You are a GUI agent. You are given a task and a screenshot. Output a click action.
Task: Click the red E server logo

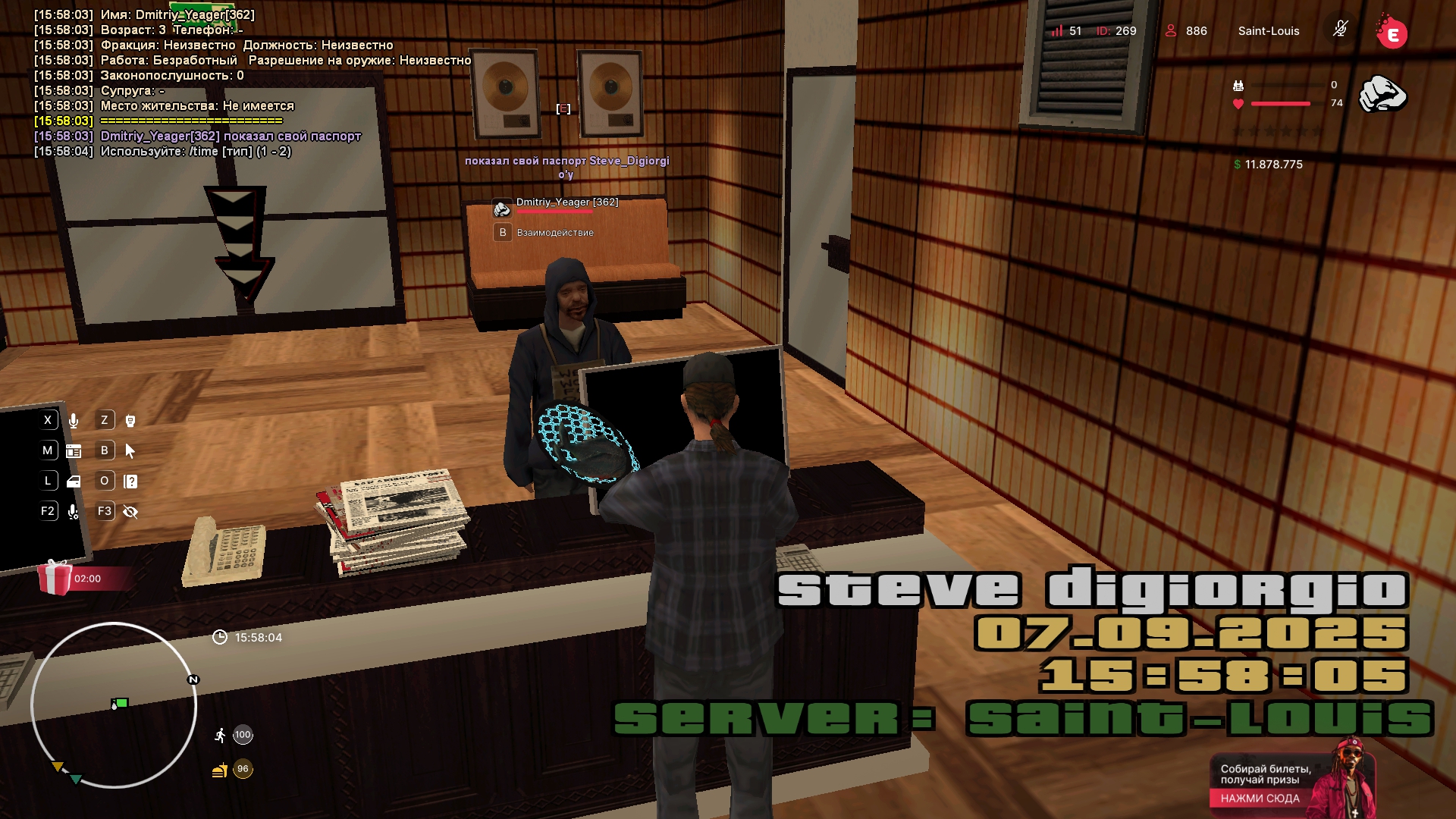1392,33
